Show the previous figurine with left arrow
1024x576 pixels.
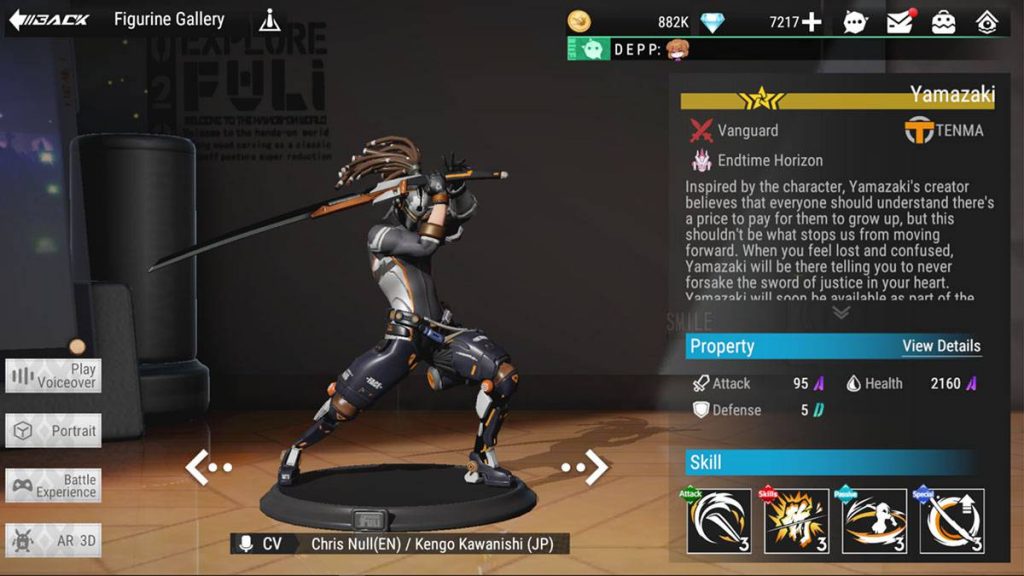(208, 467)
